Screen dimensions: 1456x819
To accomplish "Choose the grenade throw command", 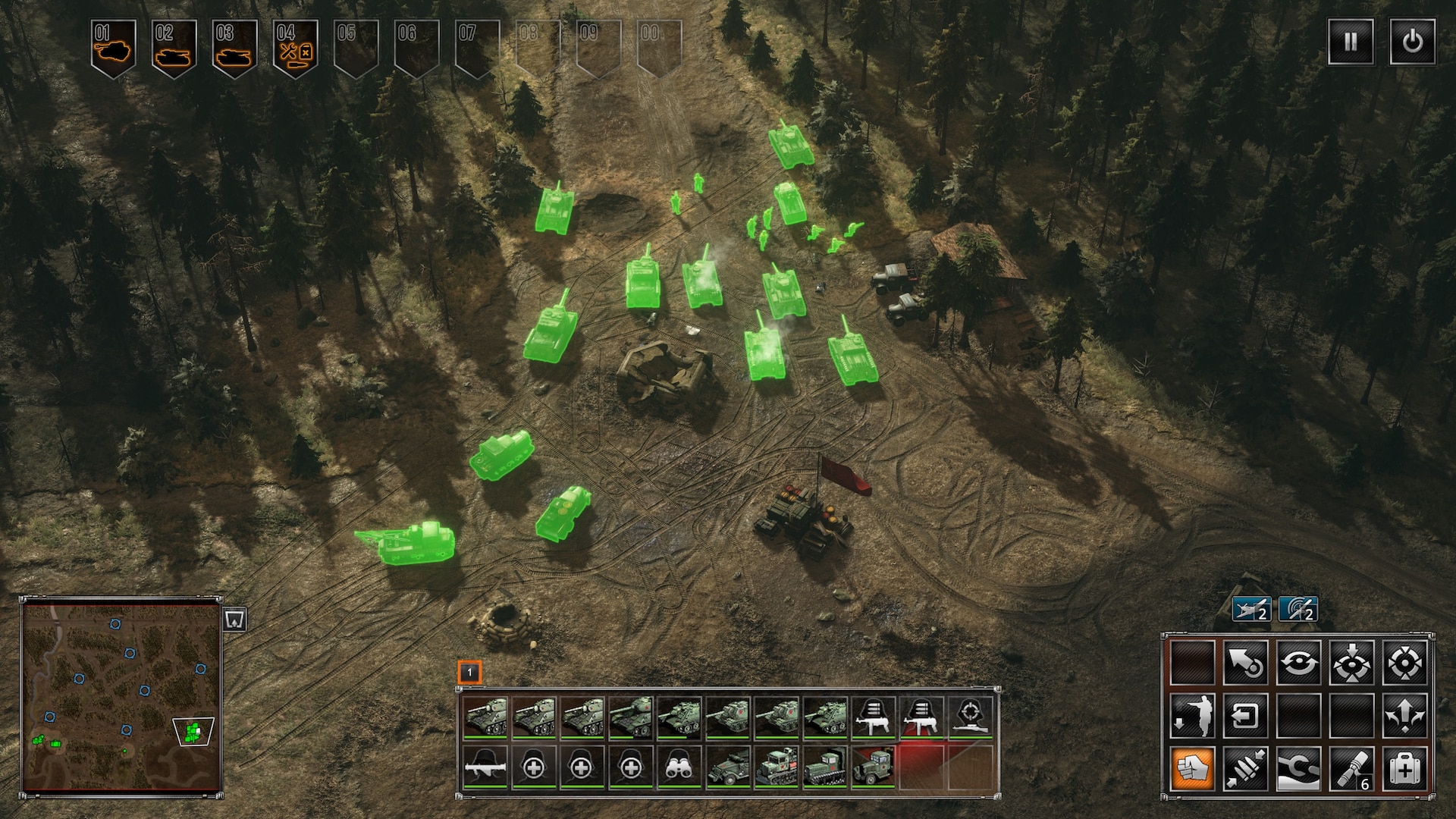I will tap(1351, 768).
